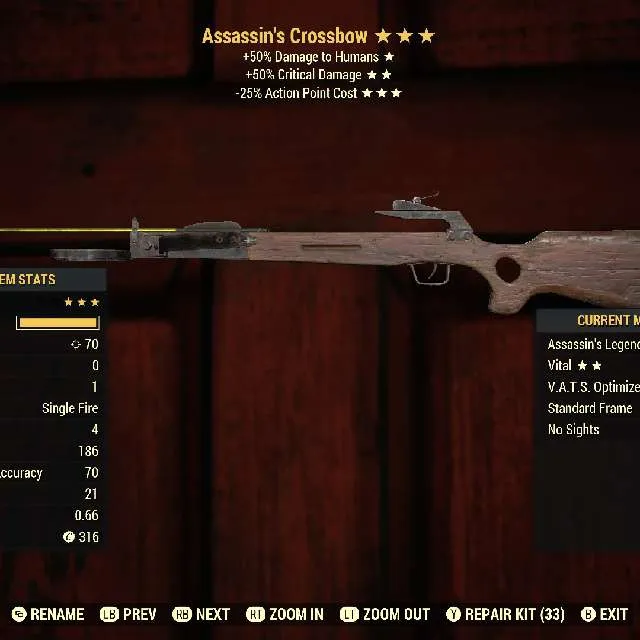Exit the item inspection screen
This screenshot has height=640, width=640.
[x=604, y=614]
